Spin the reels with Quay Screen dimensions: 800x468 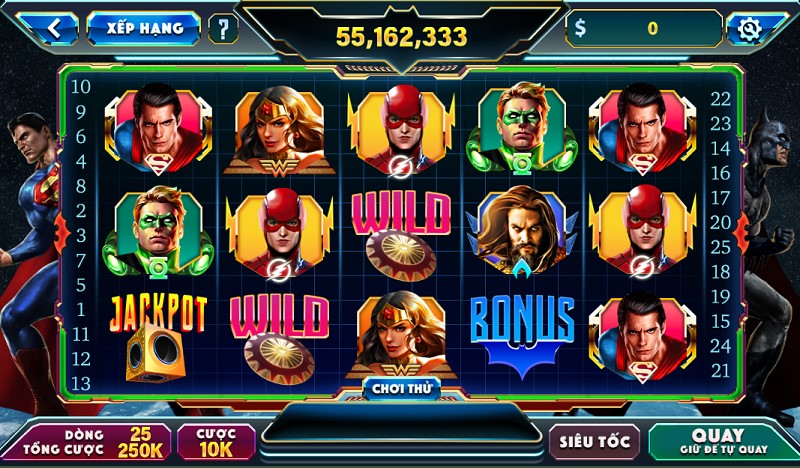click(717, 441)
